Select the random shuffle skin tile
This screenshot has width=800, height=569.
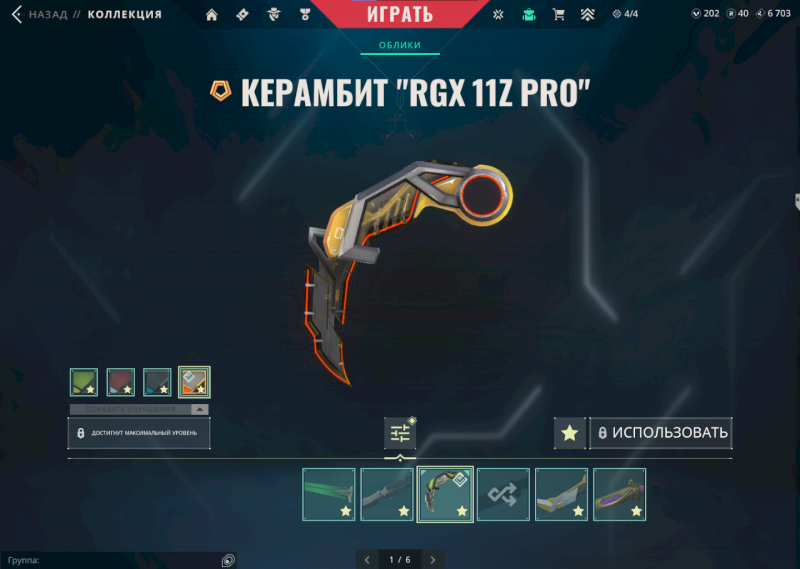503,494
